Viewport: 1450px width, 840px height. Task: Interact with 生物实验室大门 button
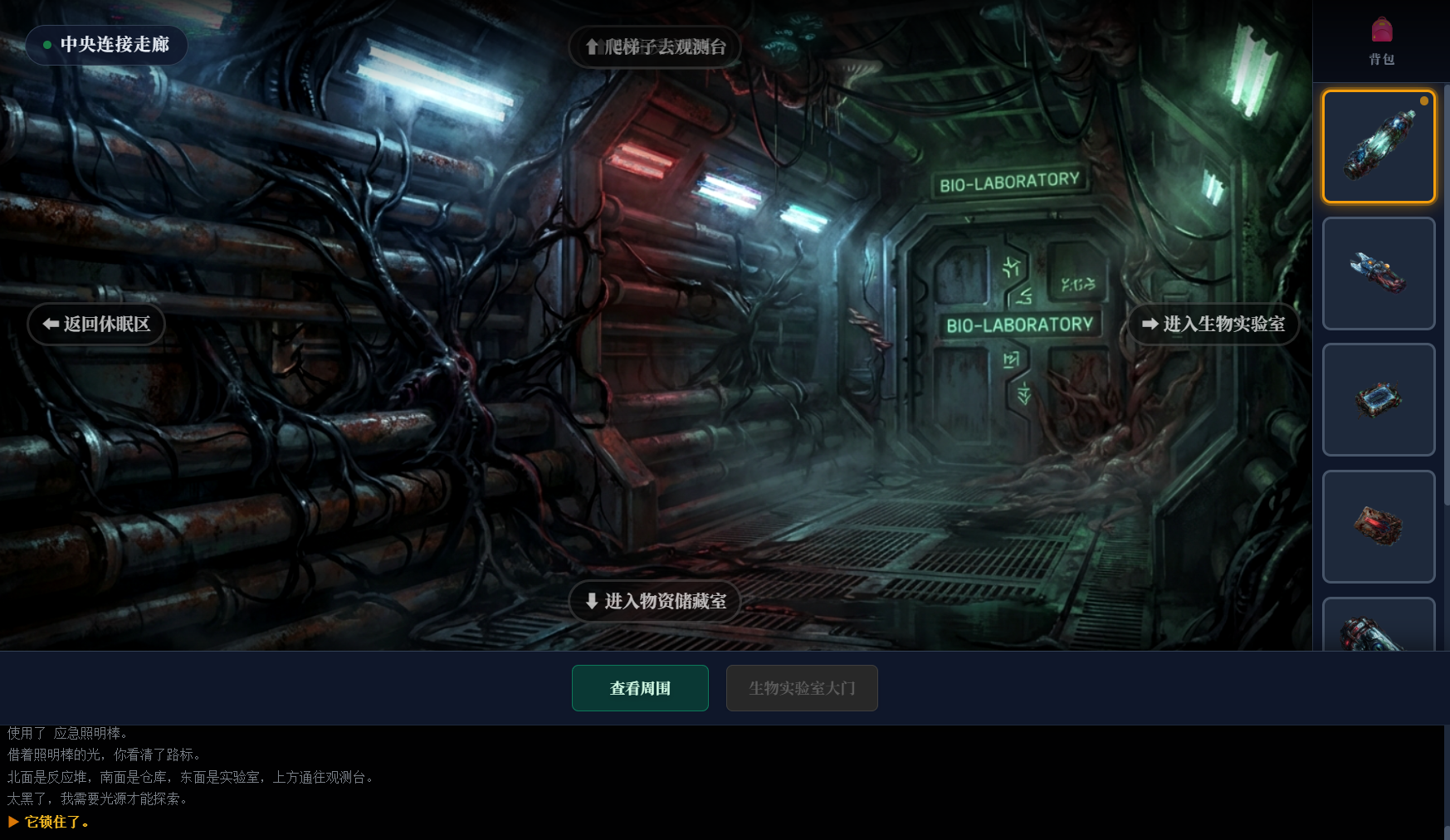click(802, 688)
